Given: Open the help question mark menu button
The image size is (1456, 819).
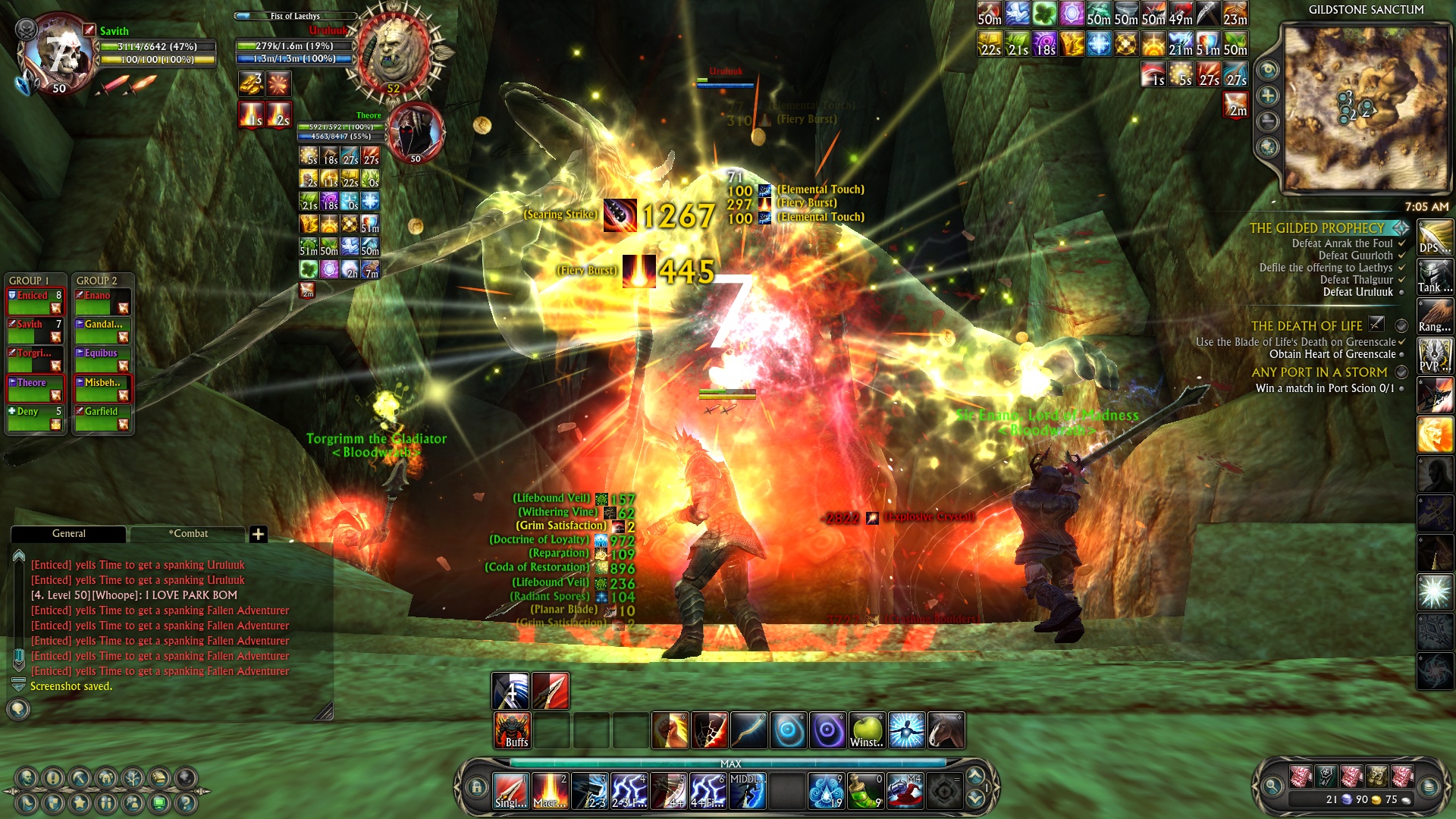Looking at the screenshot, I should (x=185, y=802).
